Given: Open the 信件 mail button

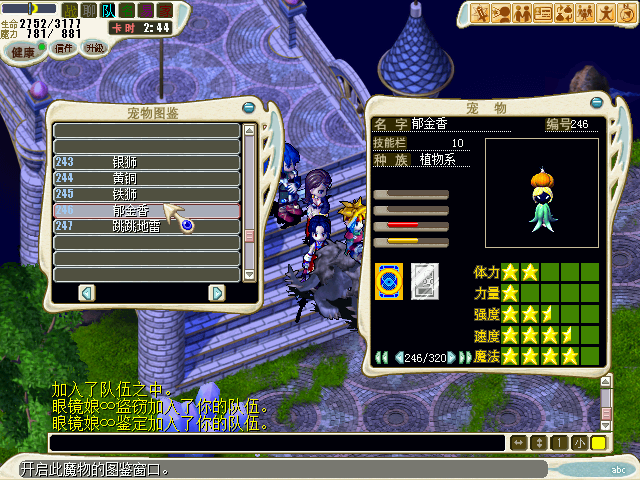Looking at the screenshot, I should click(x=63, y=47).
